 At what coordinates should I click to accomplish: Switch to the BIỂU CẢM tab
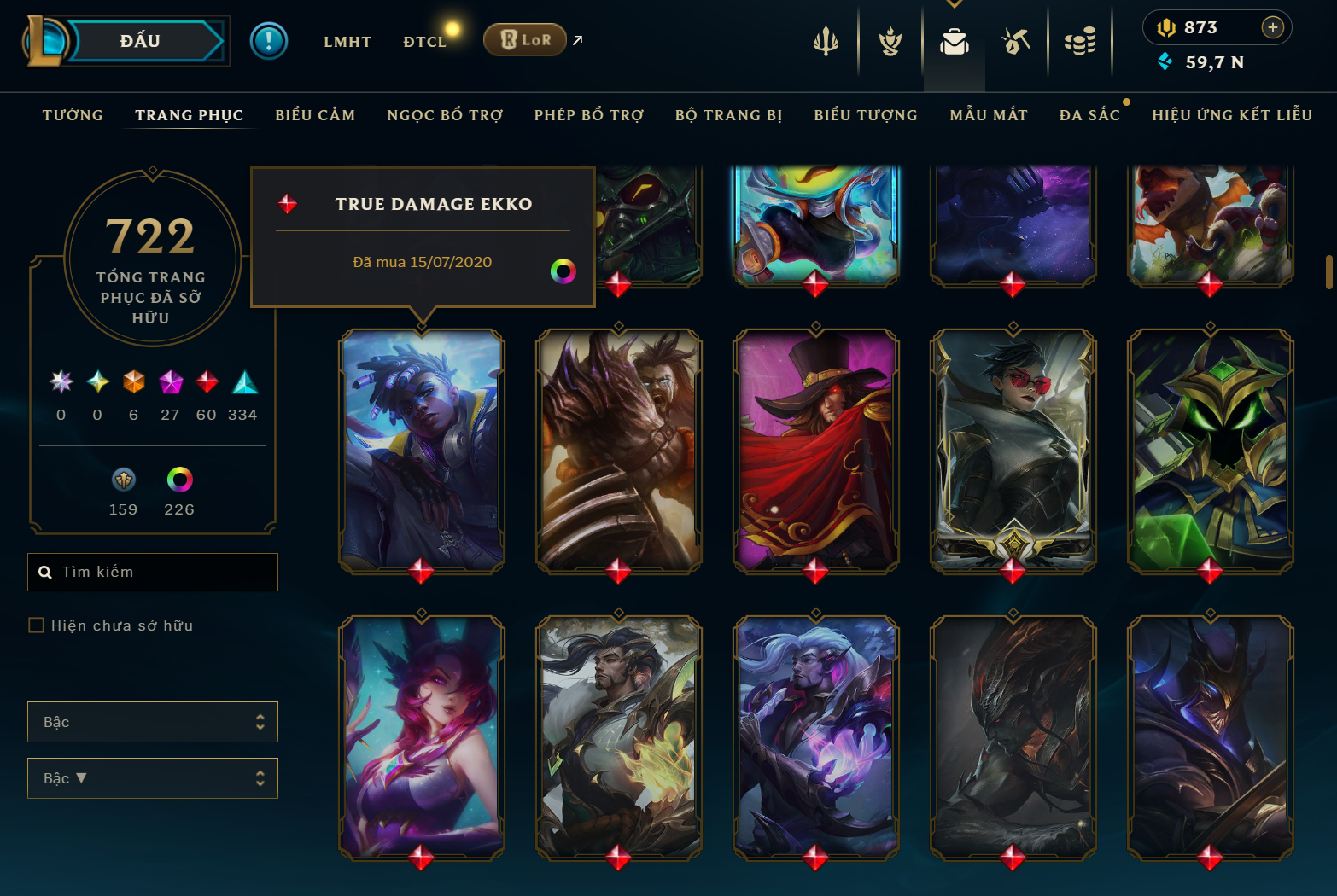pyautogui.click(x=315, y=115)
